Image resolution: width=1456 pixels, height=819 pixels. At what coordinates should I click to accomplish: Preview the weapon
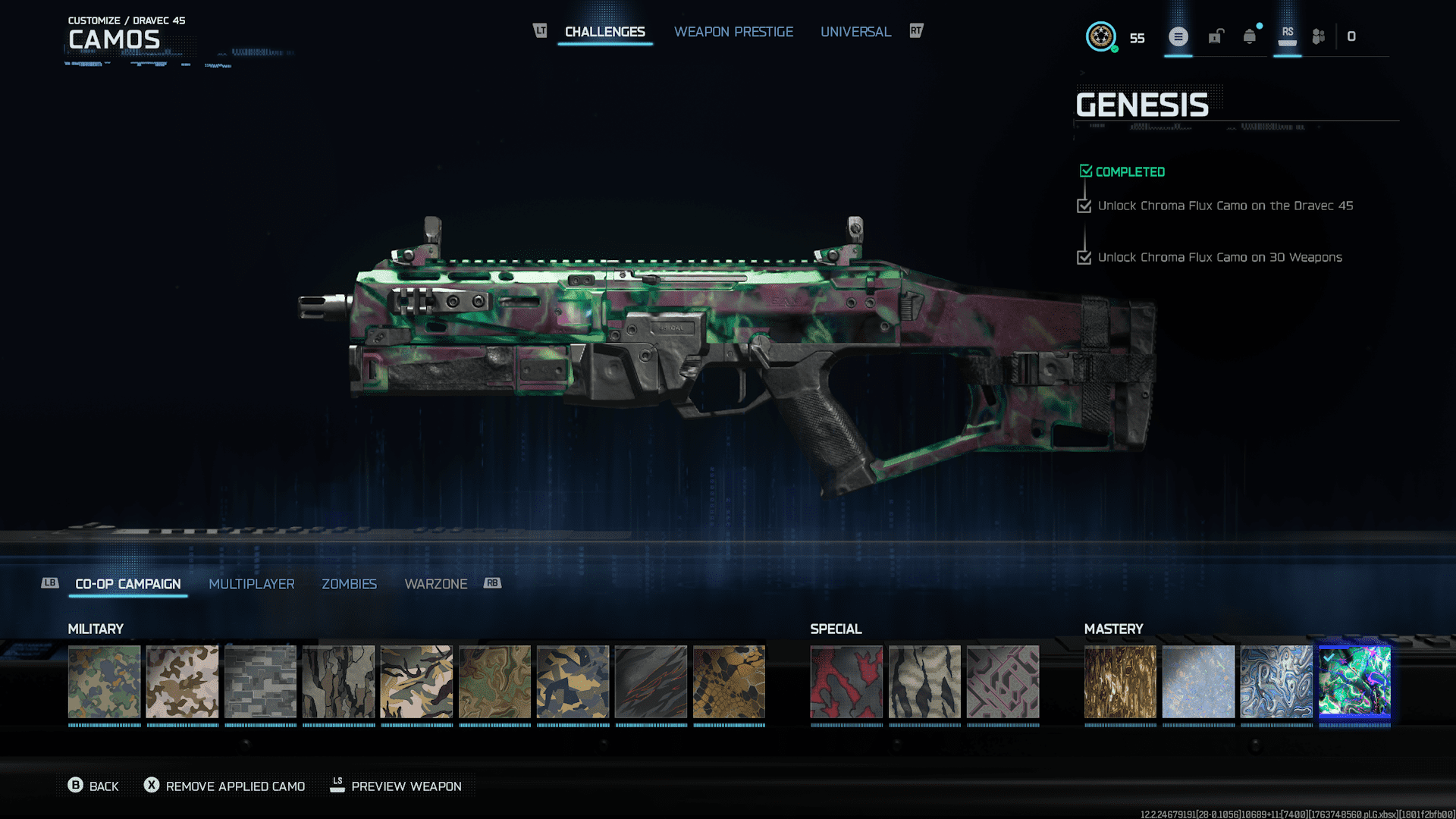pyautogui.click(x=396, y=786)
